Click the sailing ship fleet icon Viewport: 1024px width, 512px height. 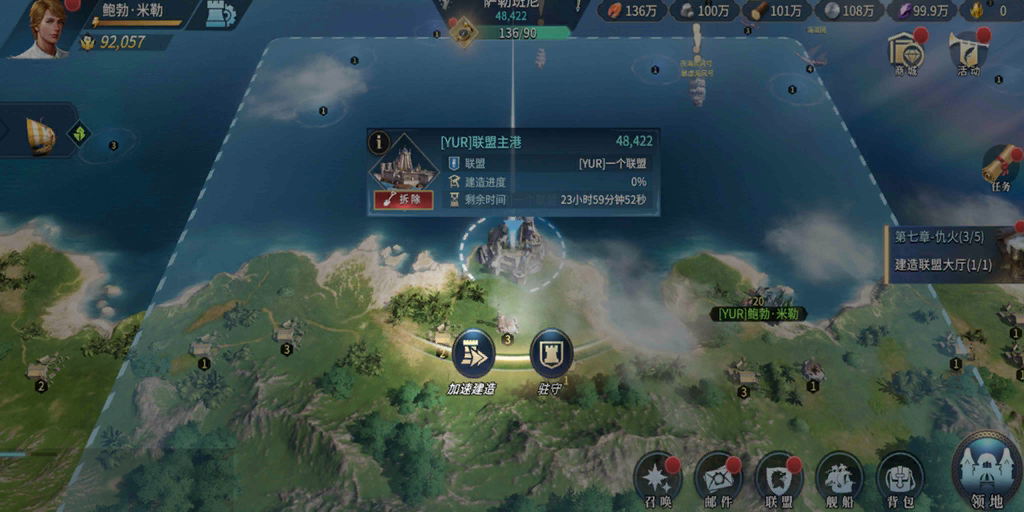[x=39, y=135]
